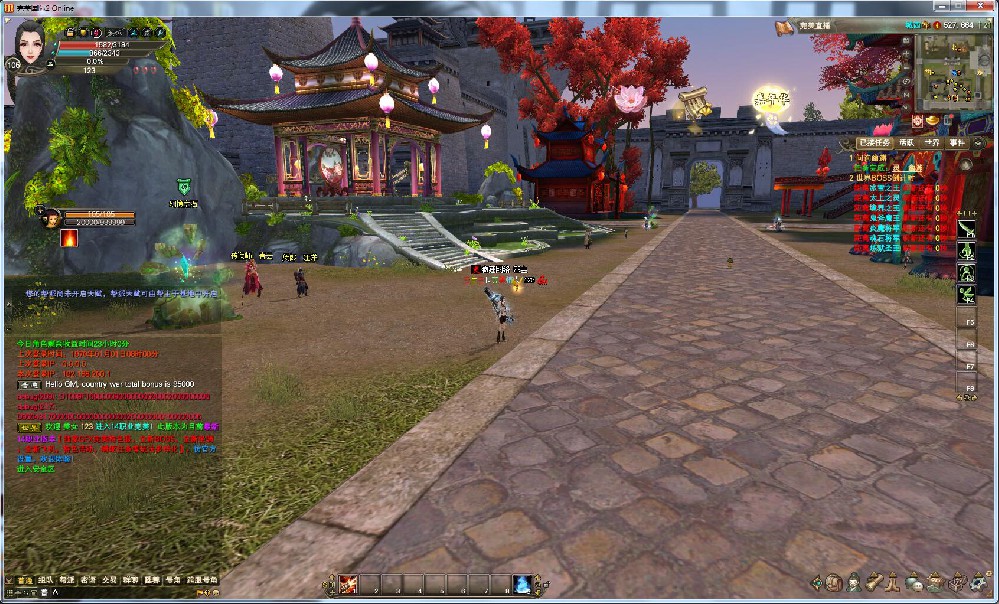Switch to the 活跃 tab in quest tracker
999x604 pixels.
pyautogui.click(x=907, y=143)
